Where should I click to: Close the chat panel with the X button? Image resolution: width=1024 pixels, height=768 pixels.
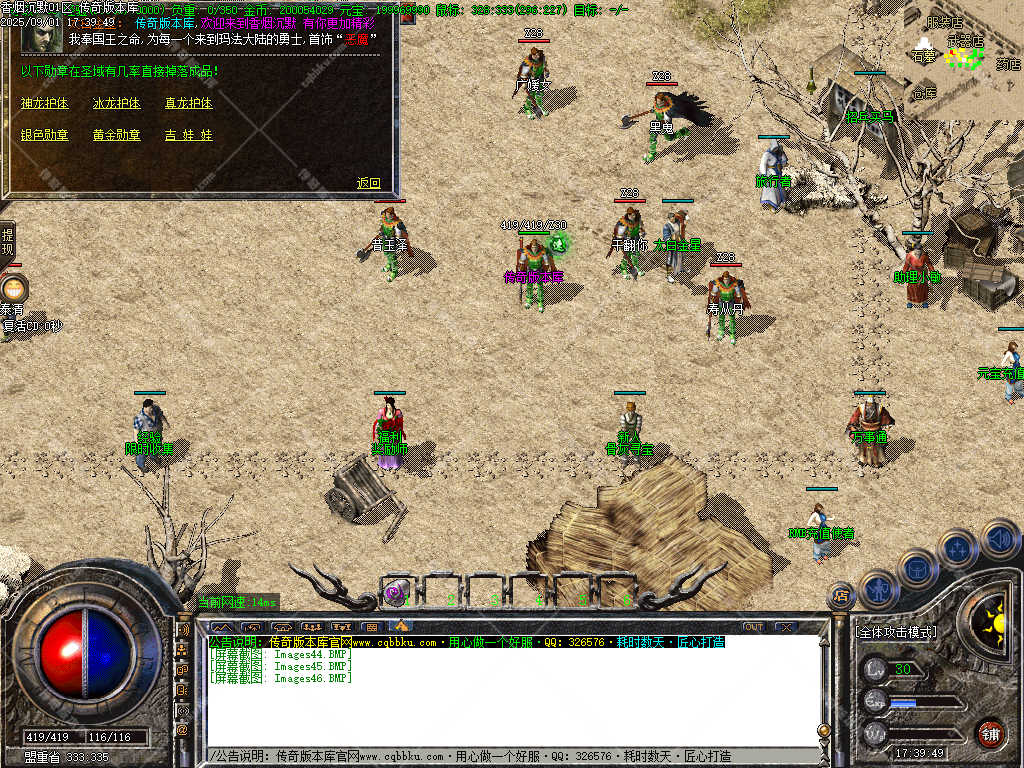coord(786,627)
